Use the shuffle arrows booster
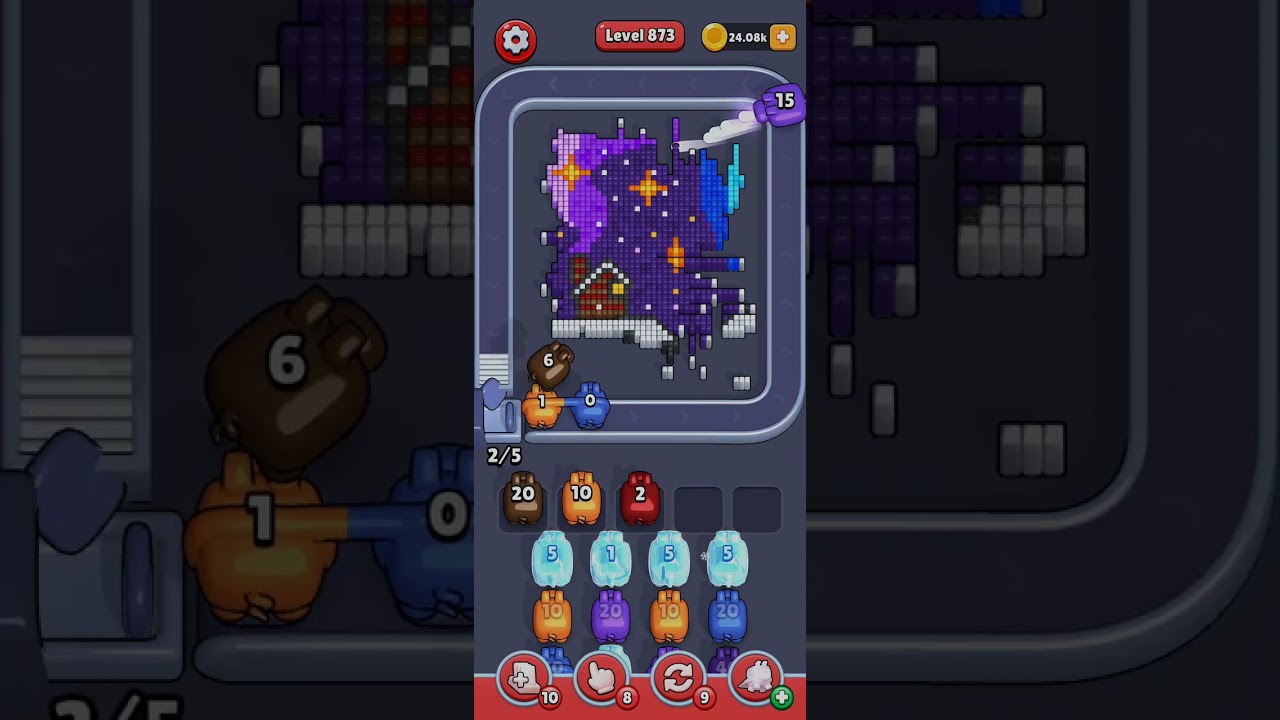 678,680
